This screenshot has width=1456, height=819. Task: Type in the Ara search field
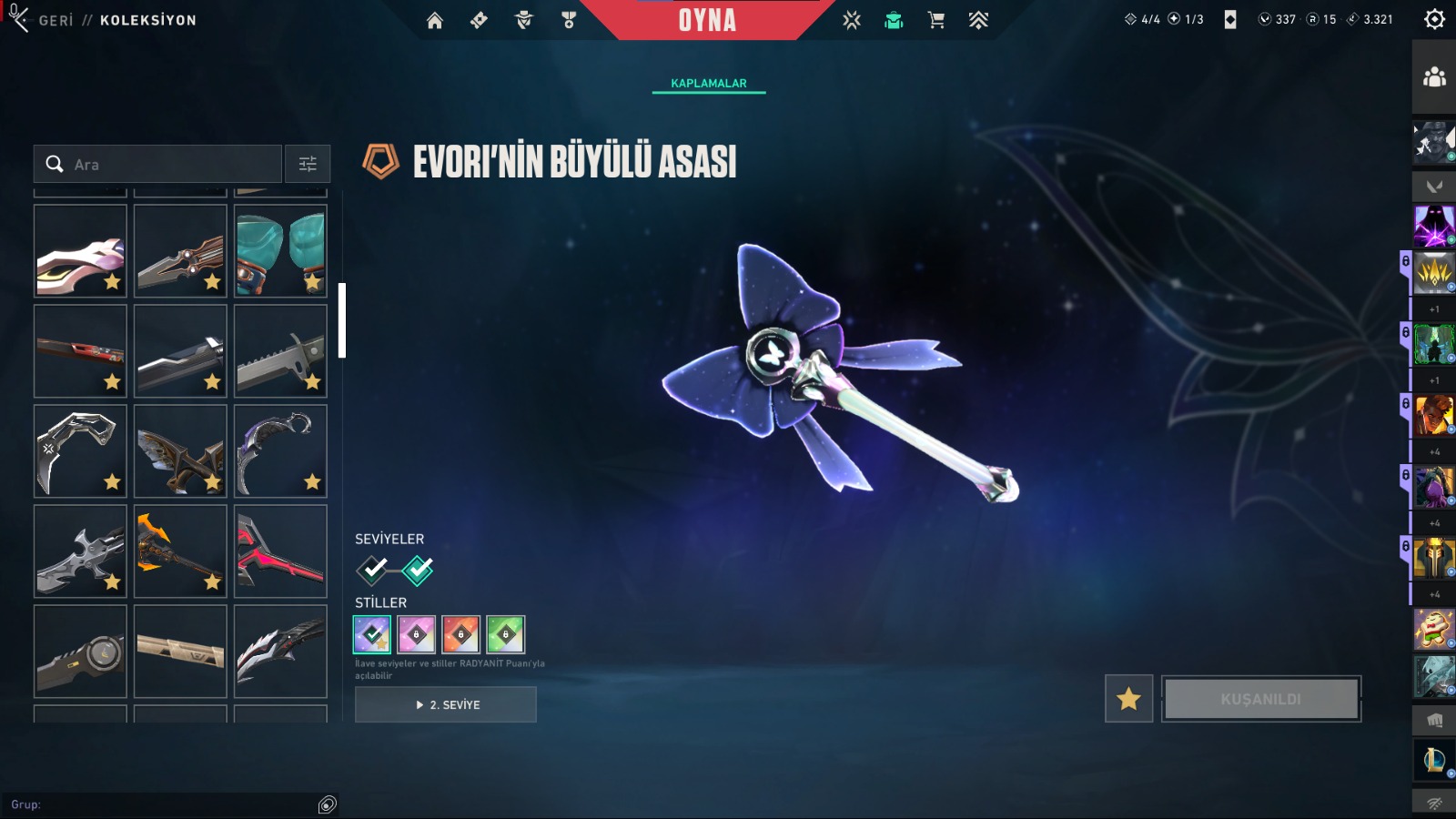[173, 165]
